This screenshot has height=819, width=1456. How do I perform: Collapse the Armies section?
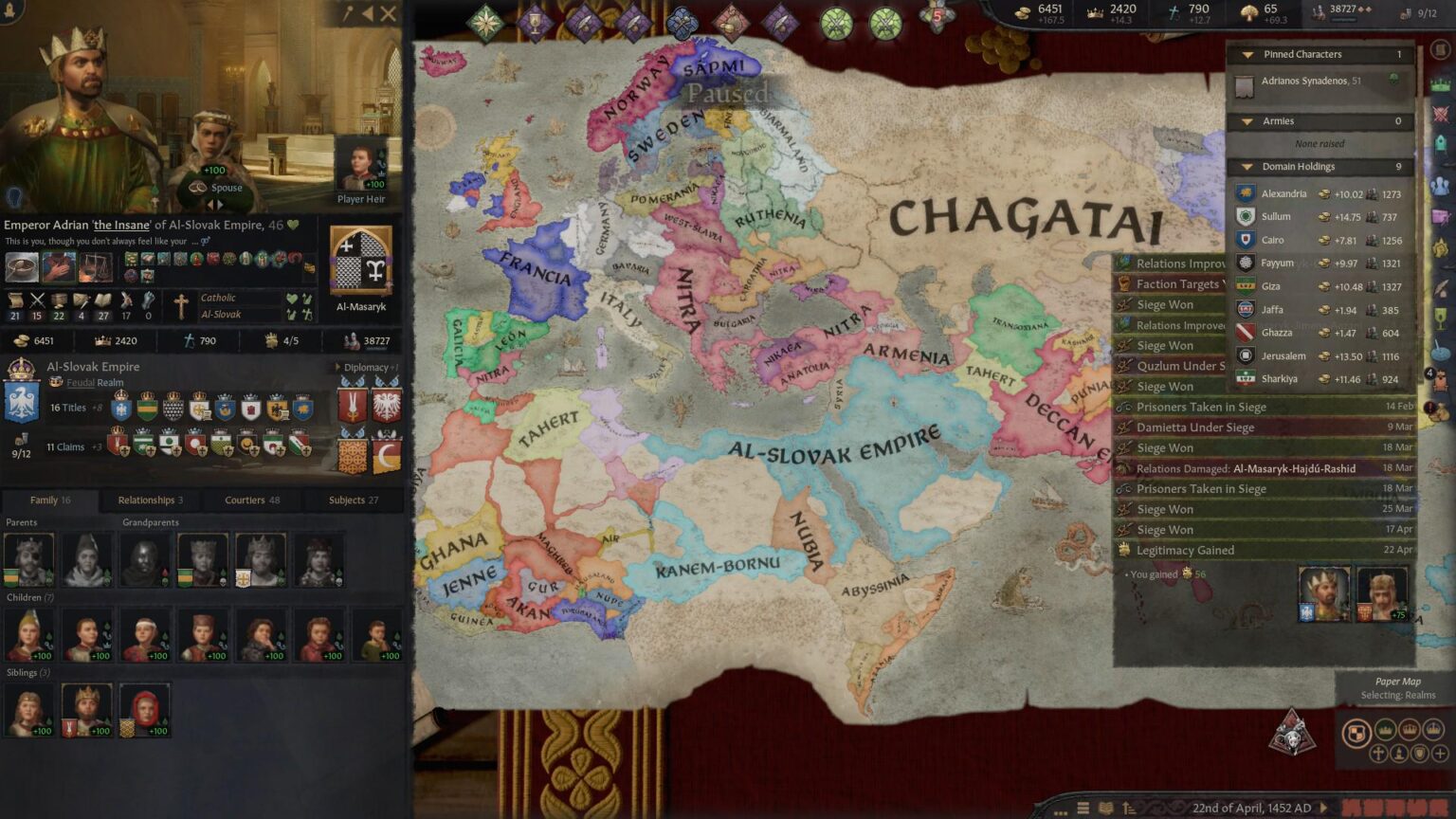click(x=1247, y=121)
